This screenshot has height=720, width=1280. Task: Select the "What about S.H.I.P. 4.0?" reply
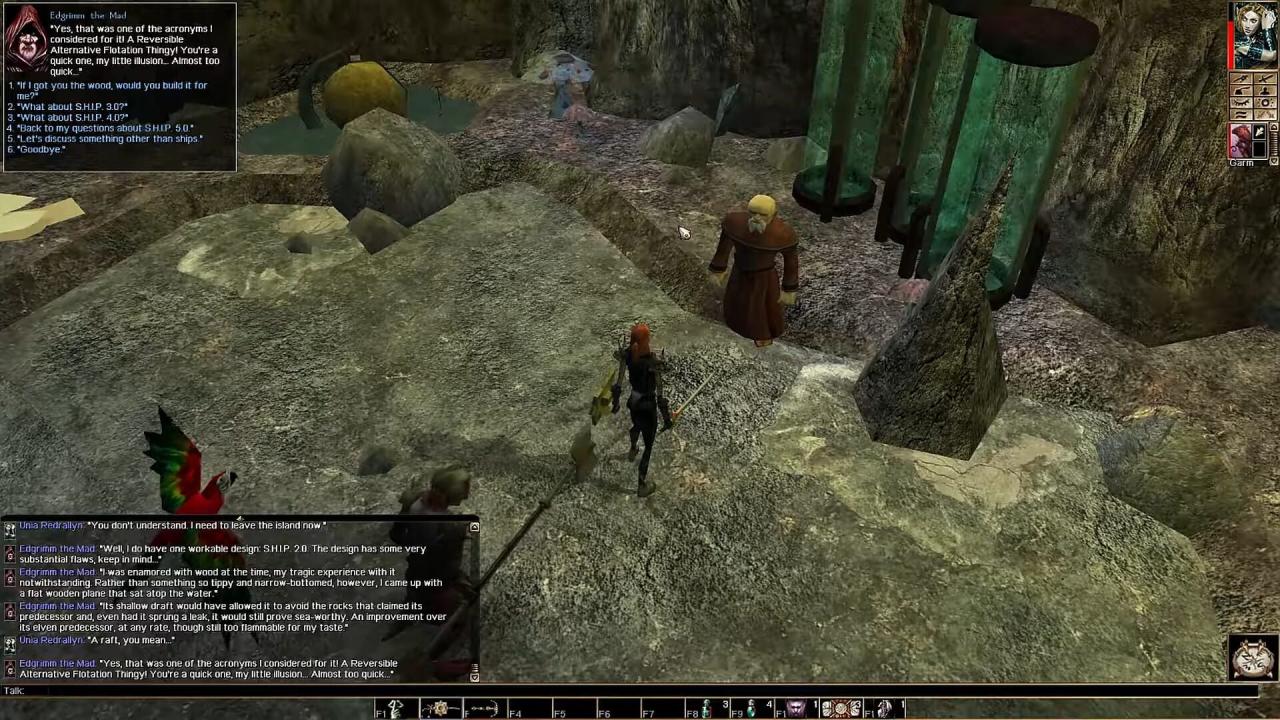click(73, 118)
